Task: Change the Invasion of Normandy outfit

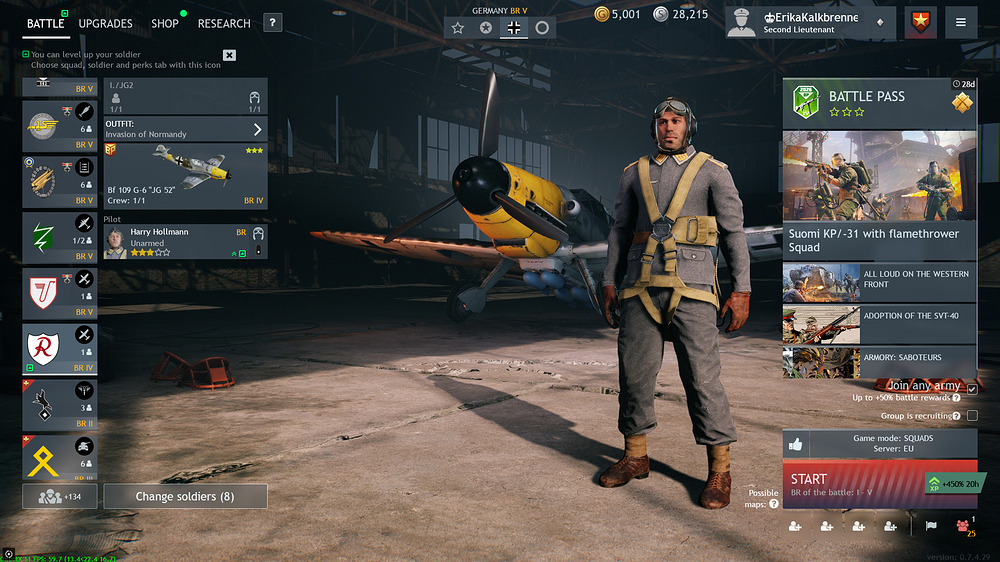Action: [185, 129]
